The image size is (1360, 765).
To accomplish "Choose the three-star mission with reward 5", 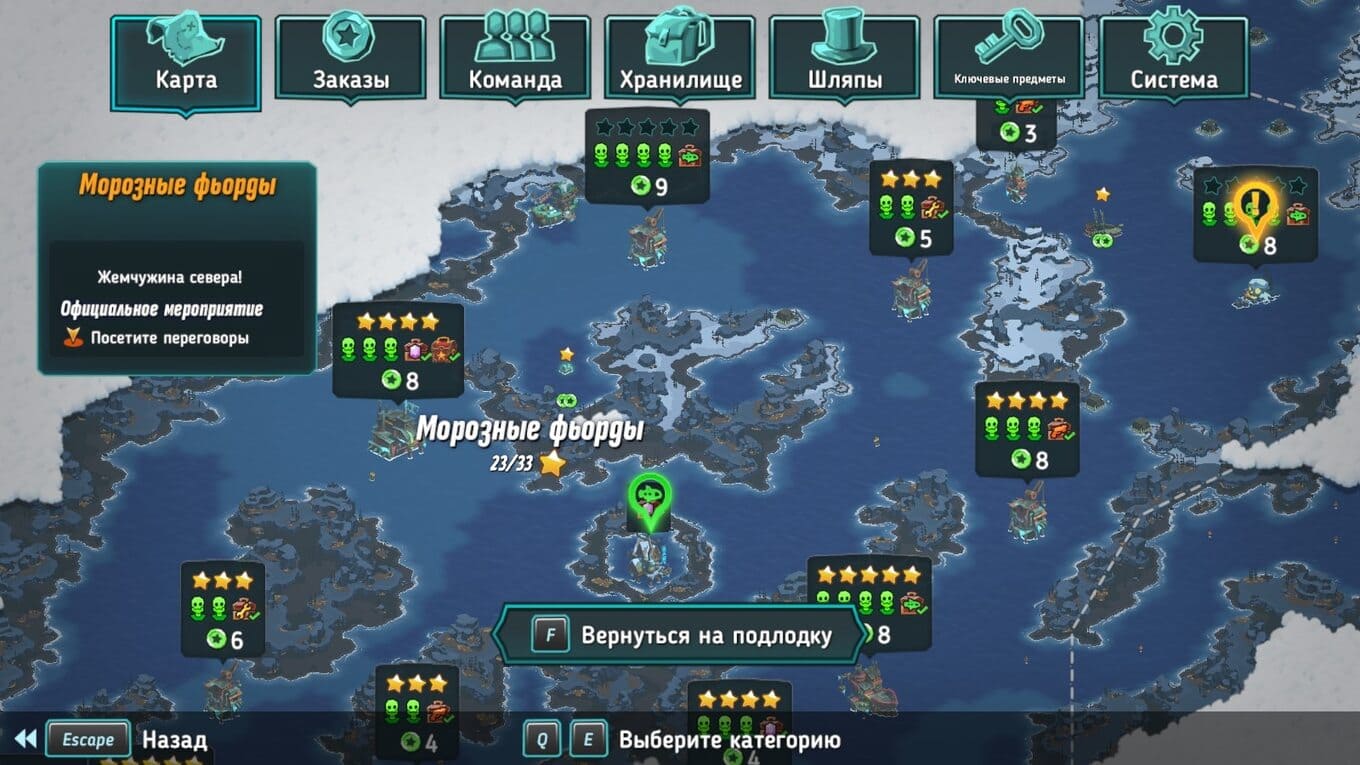I will coord(911,208).
